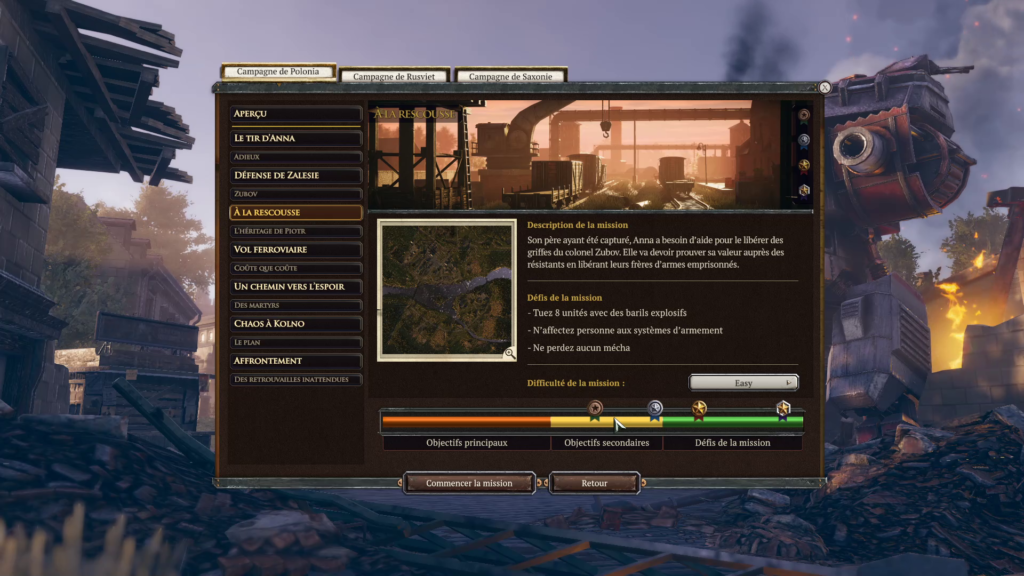The width and height of the screenshot is (1024, 576).
Task: Select the Campagne de Saxonie tab
Action: point(510,76)
